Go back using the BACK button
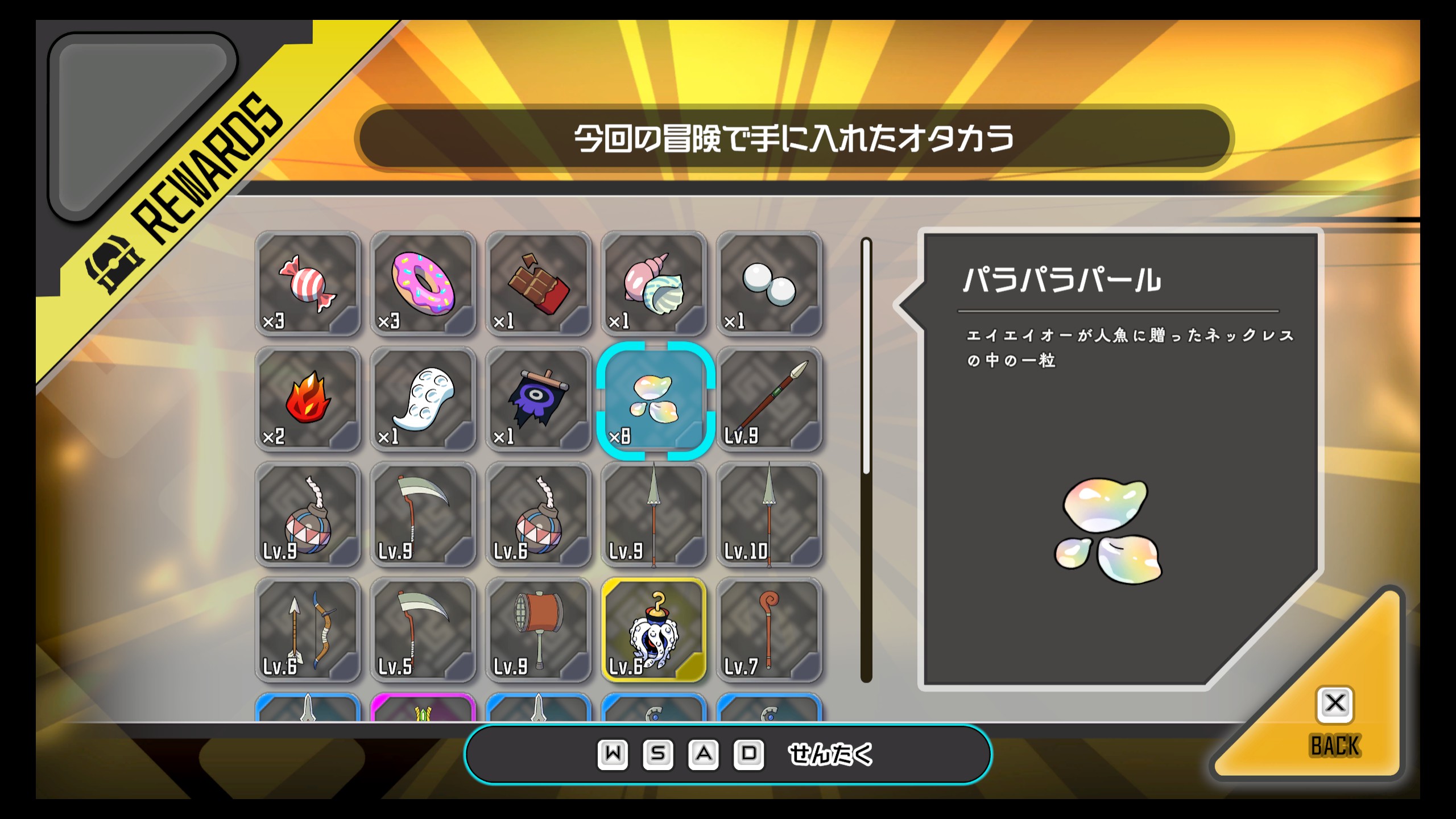This screenshot has width=1456, height=819. 1334,722
